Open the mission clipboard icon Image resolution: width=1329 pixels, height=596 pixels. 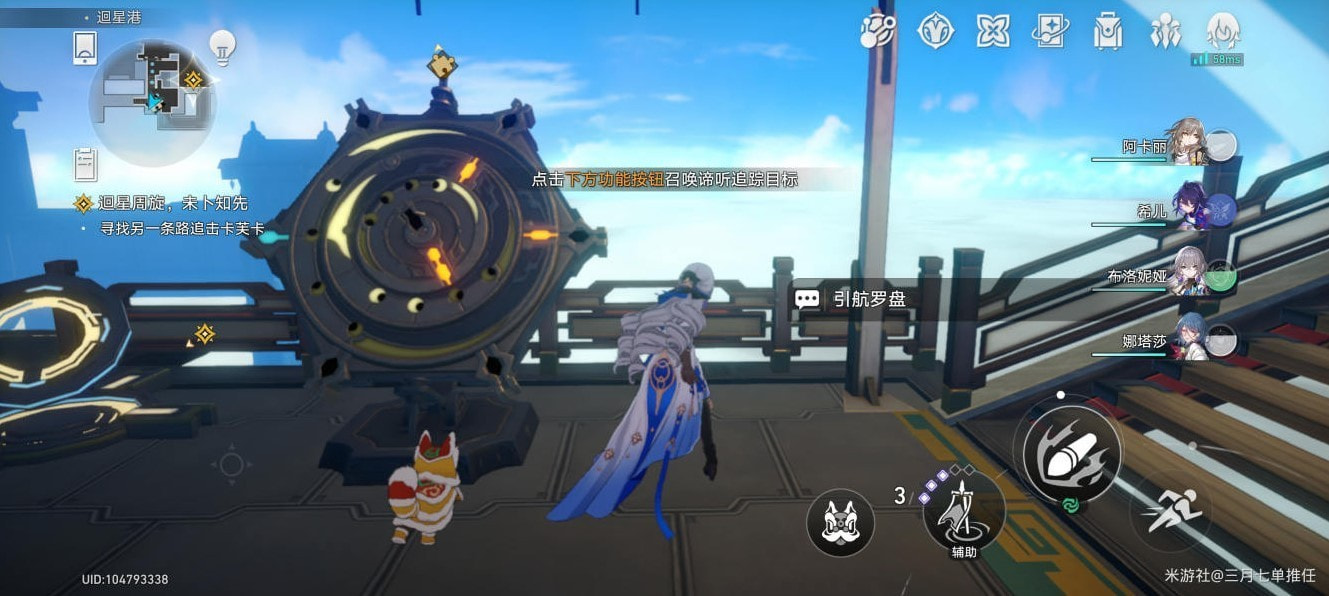point(85,162)
